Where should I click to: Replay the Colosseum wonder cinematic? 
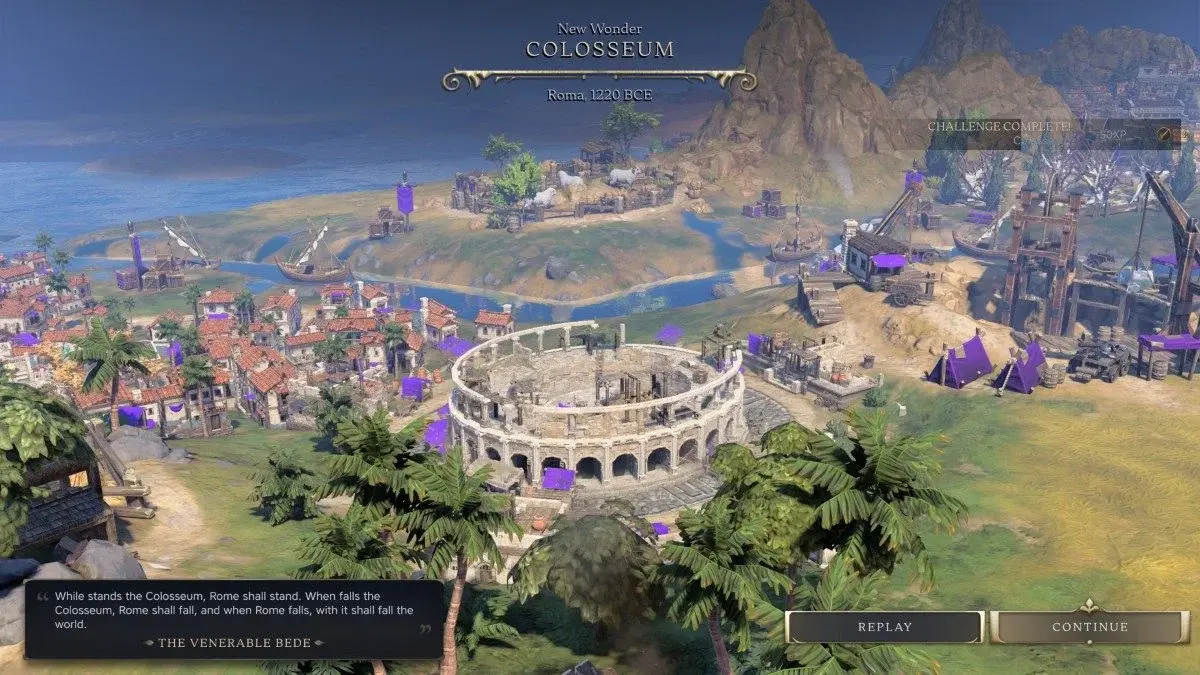pos(885,627)
